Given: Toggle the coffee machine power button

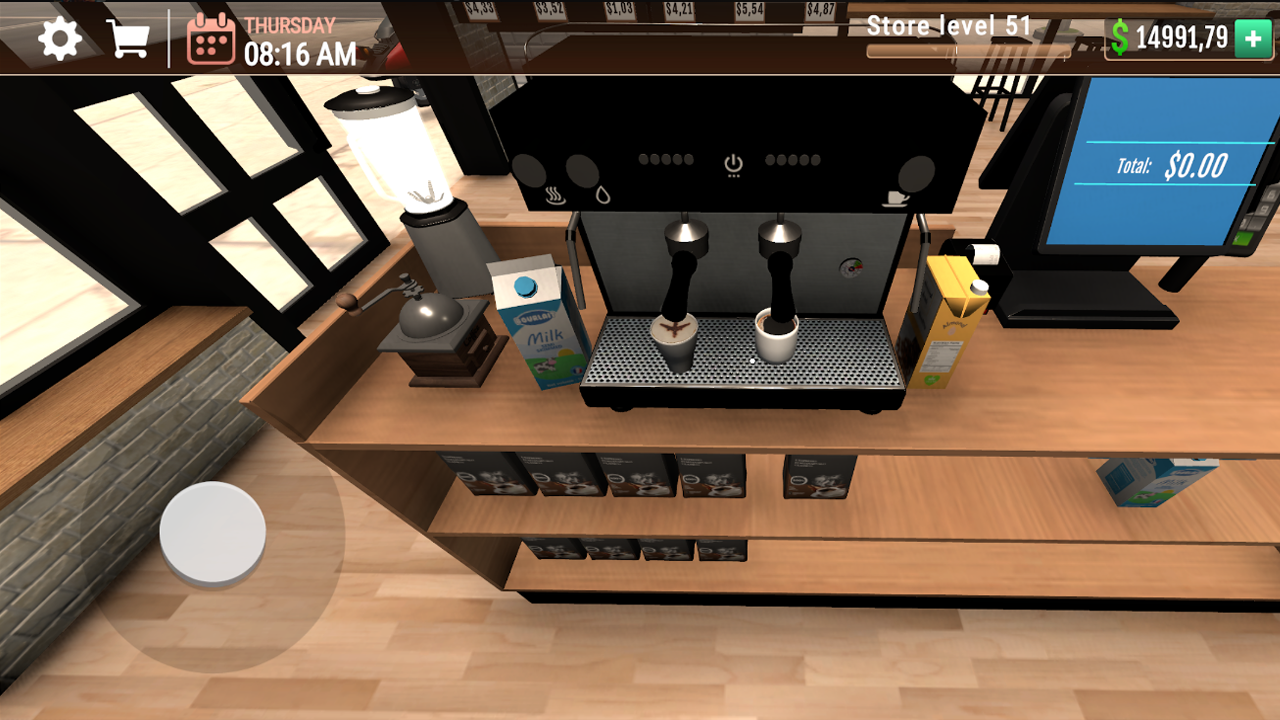Looking at the screenshot, I should [x=731, y=162].
